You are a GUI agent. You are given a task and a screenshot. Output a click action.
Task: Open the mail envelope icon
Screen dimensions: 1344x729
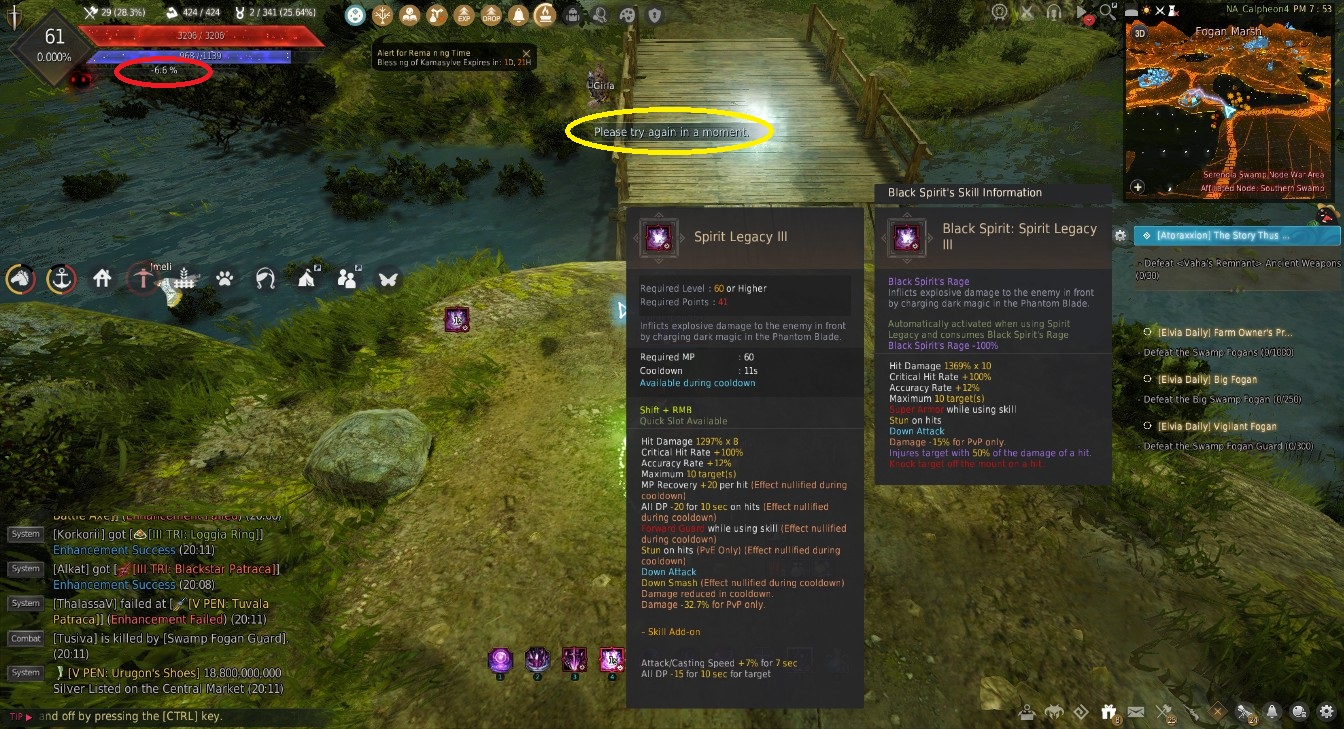pos(1135,711)
